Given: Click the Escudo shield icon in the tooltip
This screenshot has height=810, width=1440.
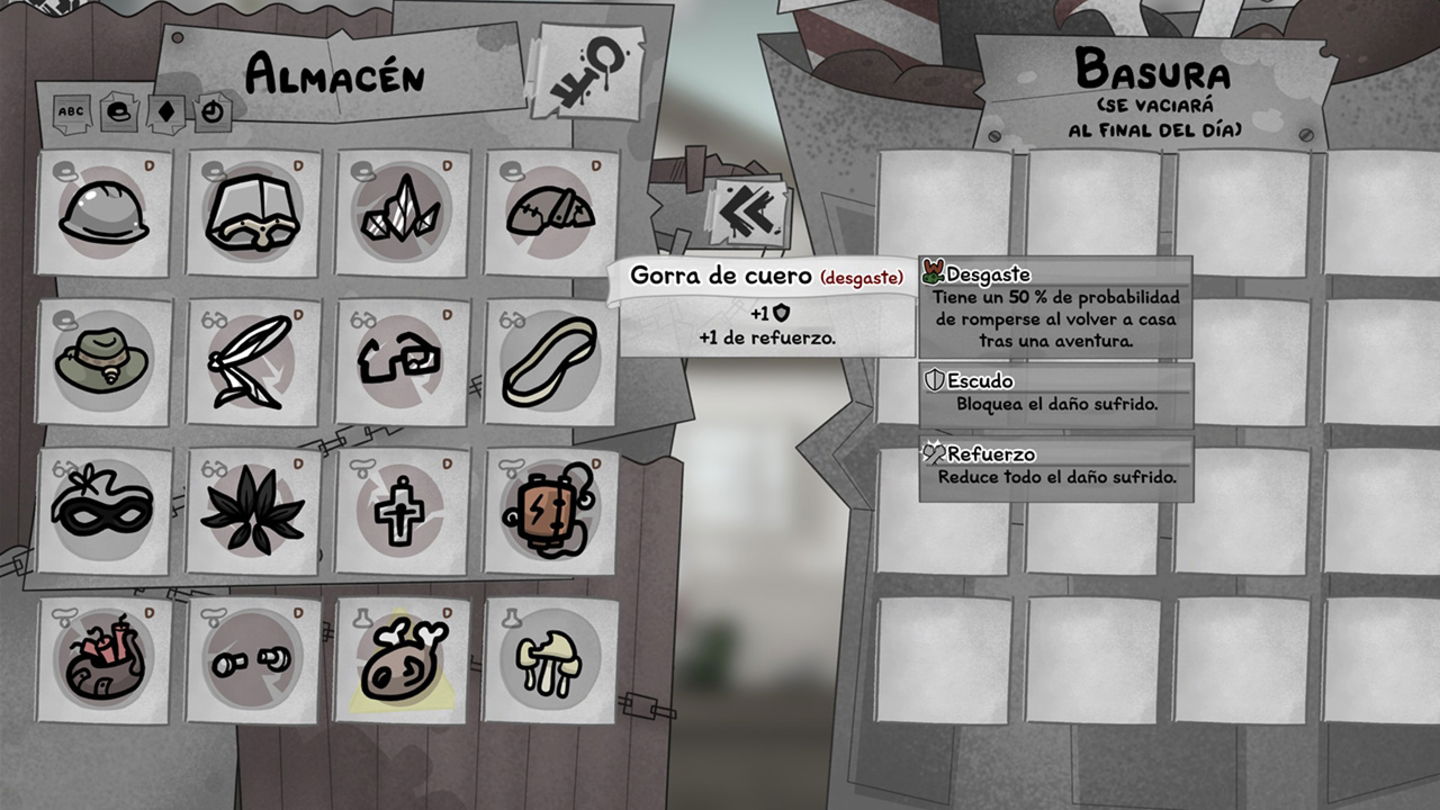Looking at the screenshot, I should point(936,381).
